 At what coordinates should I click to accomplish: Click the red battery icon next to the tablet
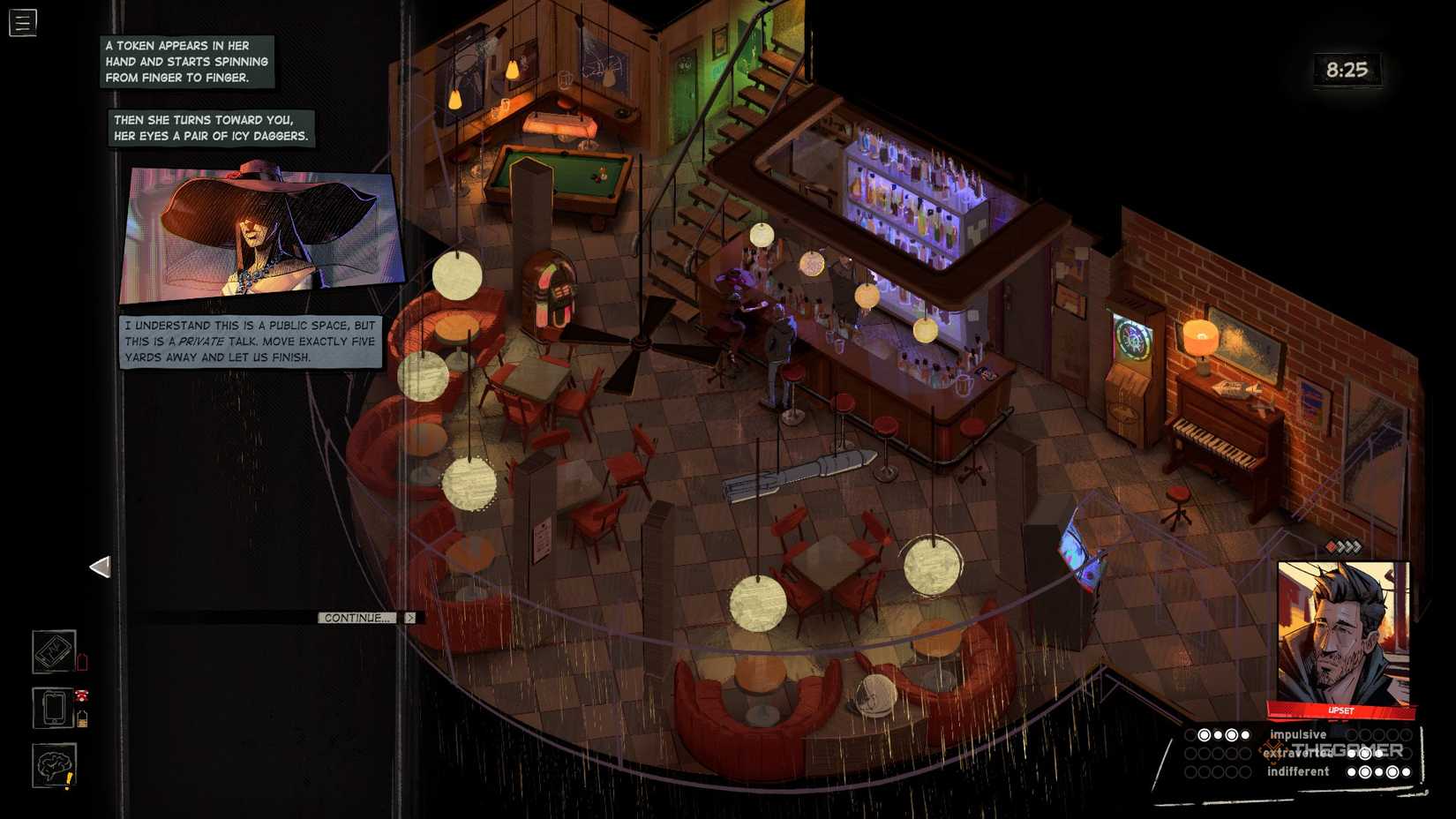[x=82, y=661]
